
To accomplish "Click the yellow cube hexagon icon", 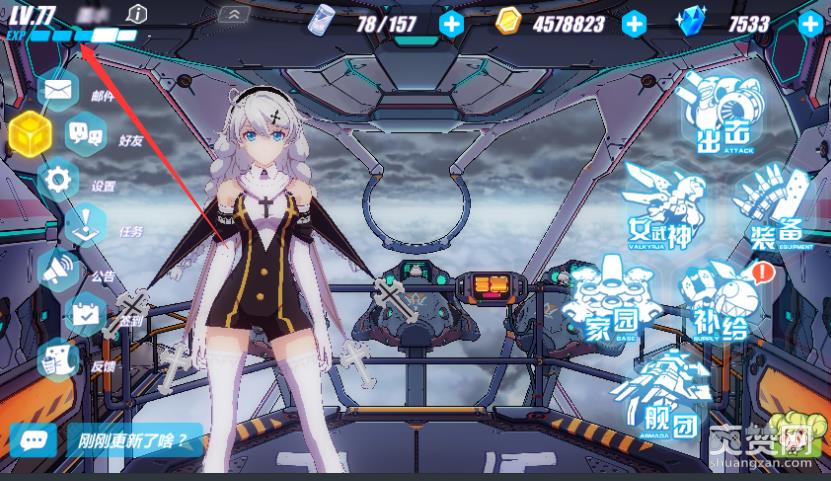I will coord(30,133).
